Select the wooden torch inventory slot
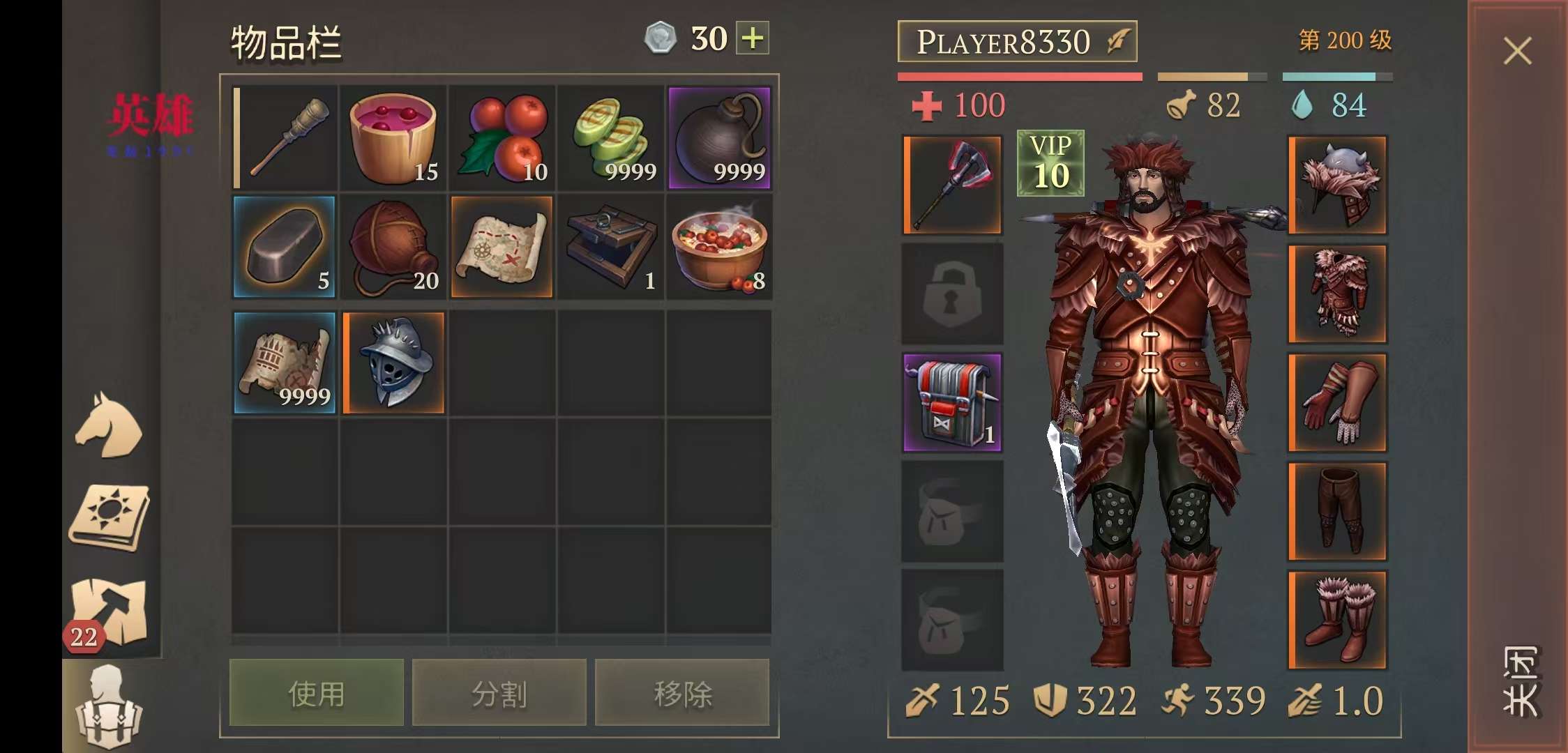 click(285, 138)
